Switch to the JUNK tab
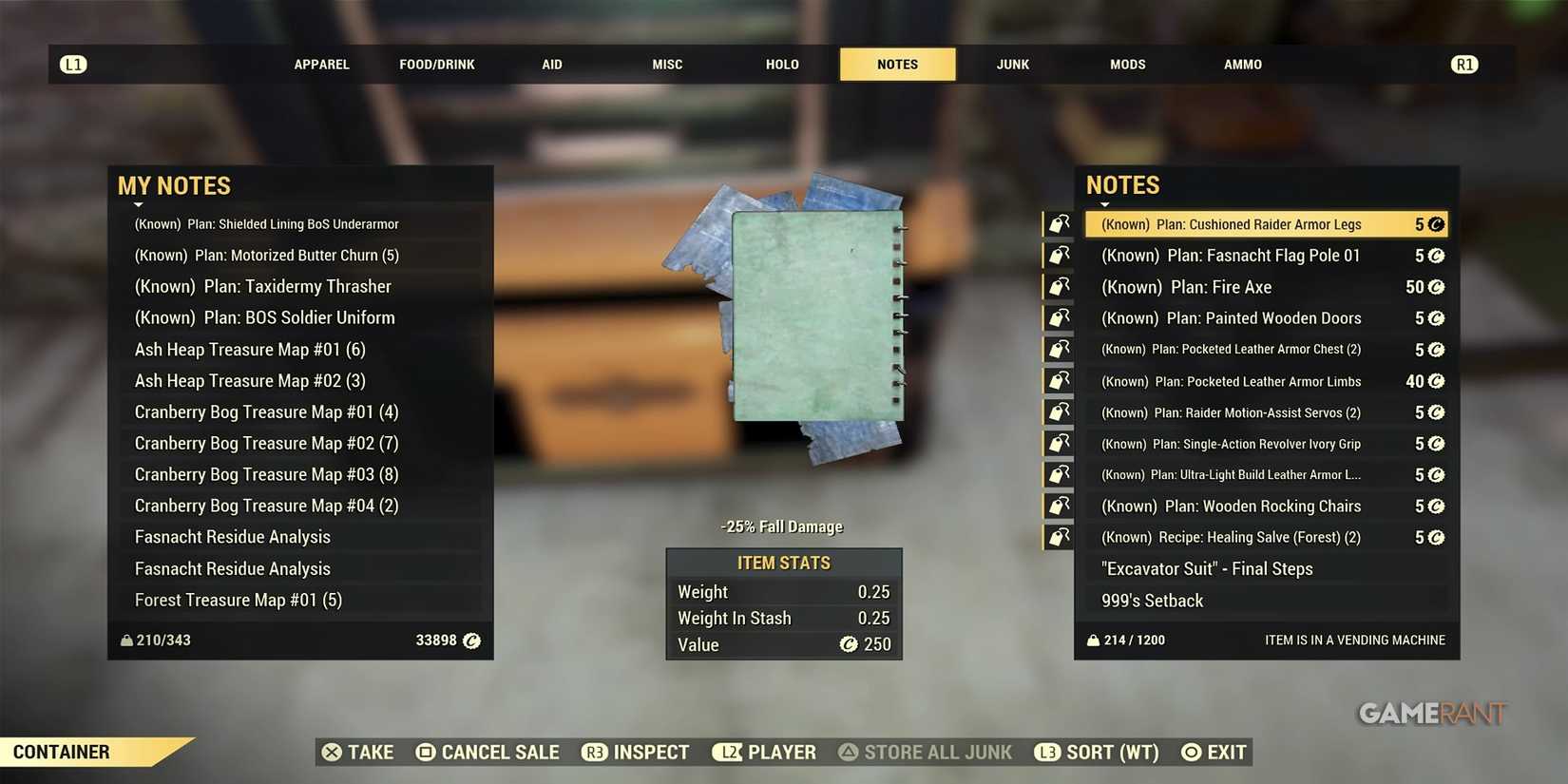 1011,64
